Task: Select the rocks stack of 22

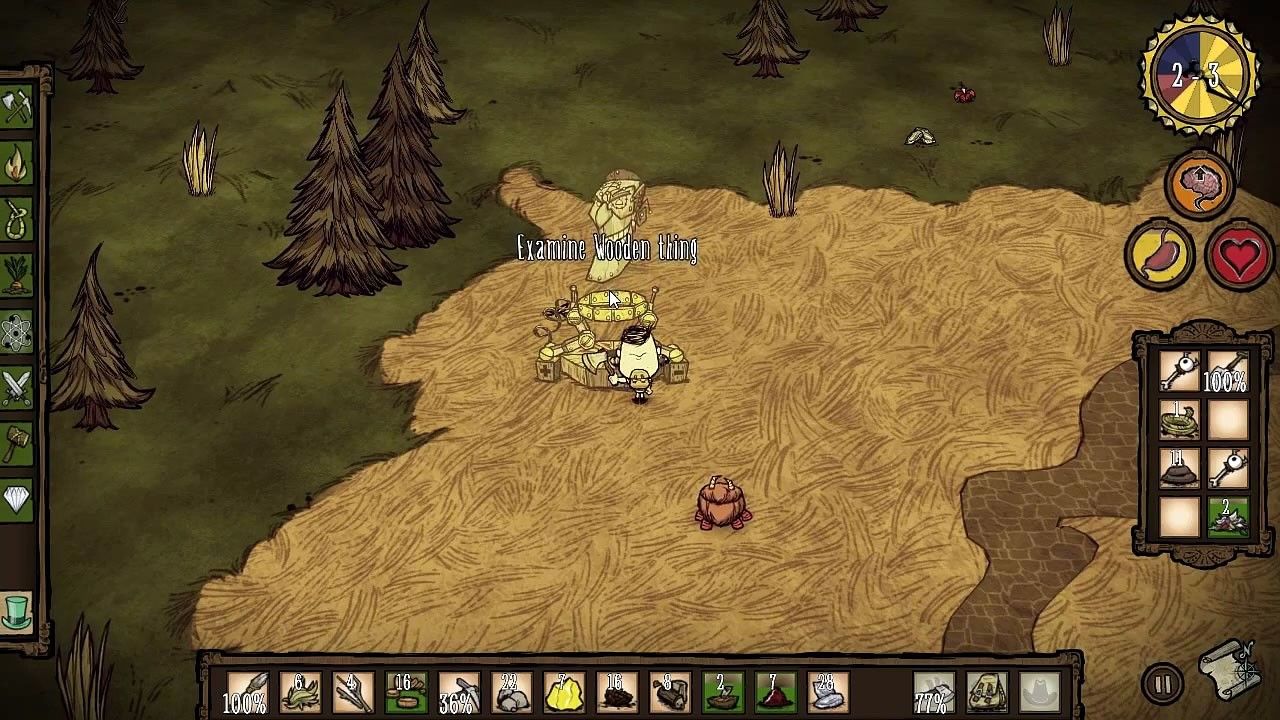Action: 511,692
